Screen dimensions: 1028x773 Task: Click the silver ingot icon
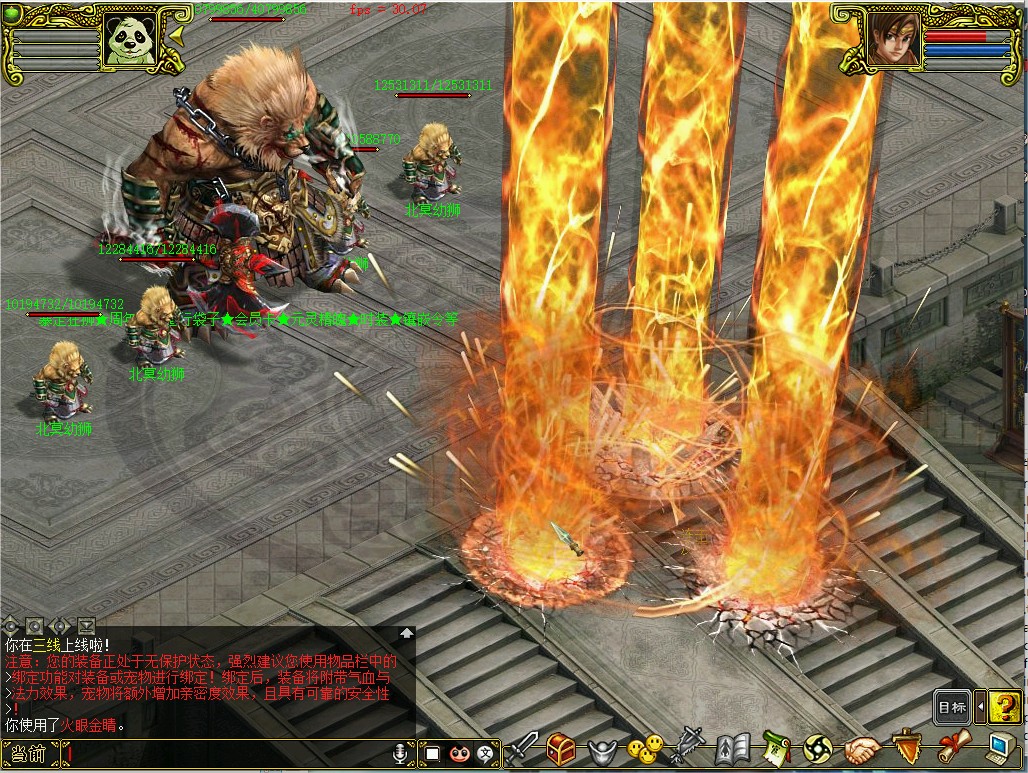(602, 750)
